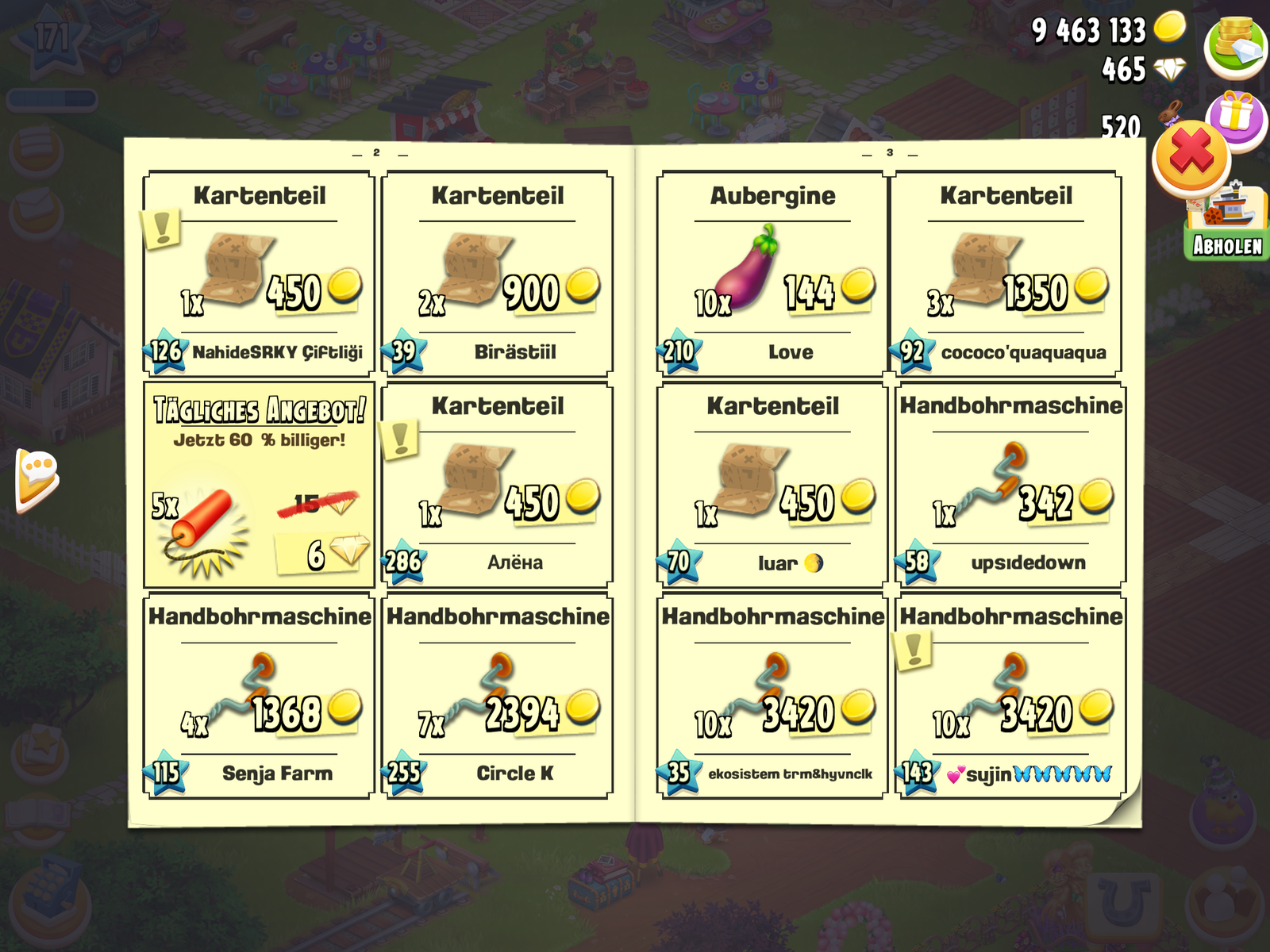This screenshot has height=952, width=1270.
Task: Select sujin's 10x Handbohrmaschine offer
Action: pyautogui.click(x=1010, y=696)
